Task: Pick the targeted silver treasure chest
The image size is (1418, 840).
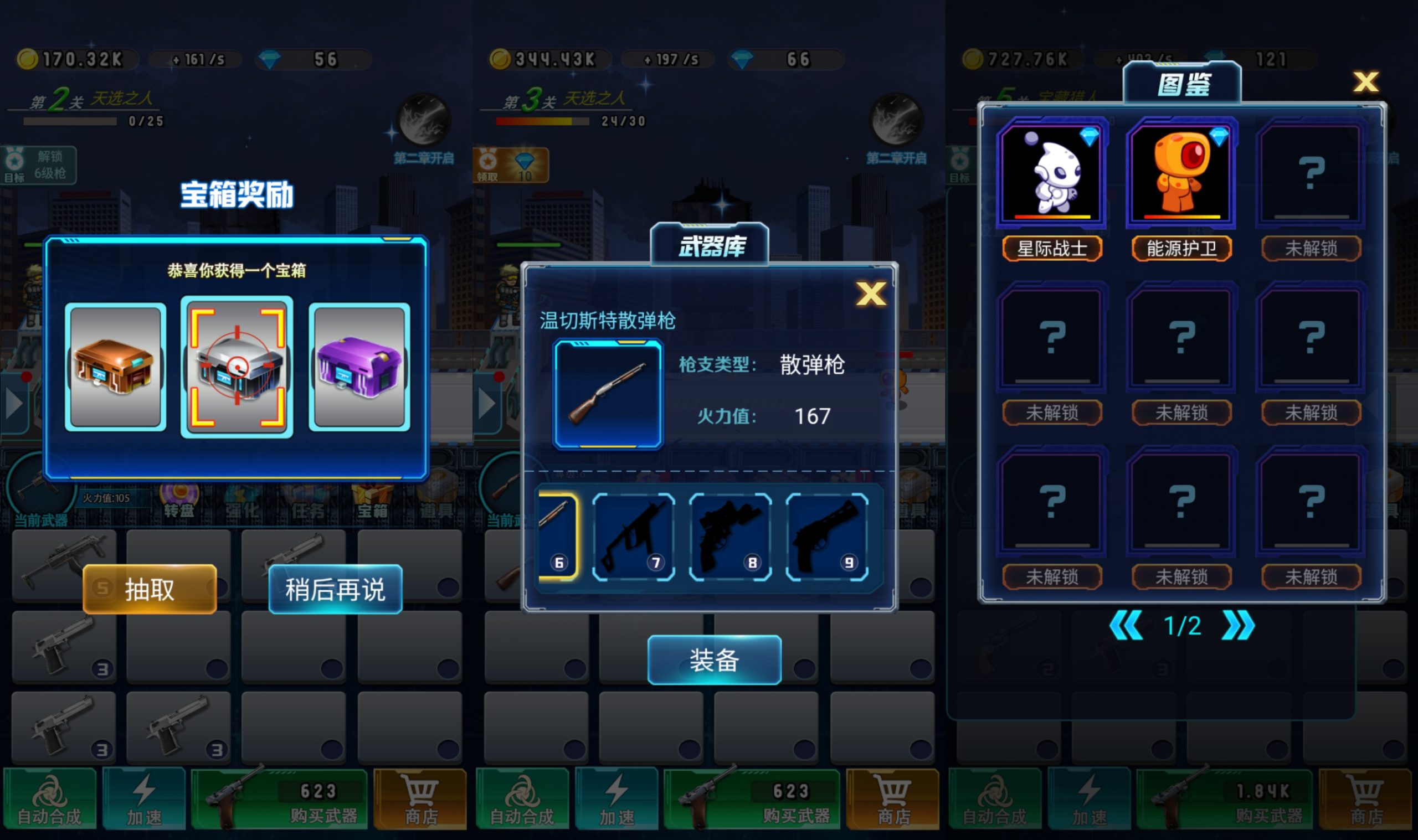Action: pos(237,367)
